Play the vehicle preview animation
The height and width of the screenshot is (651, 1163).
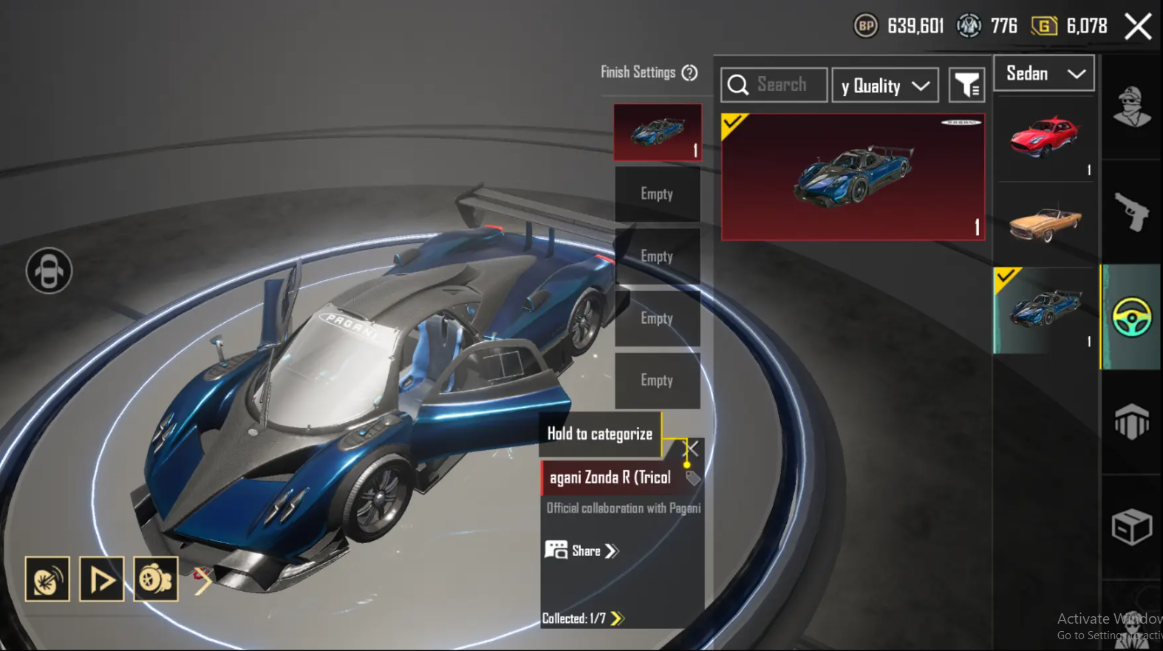pyautogui.click(x=102, y=579)
